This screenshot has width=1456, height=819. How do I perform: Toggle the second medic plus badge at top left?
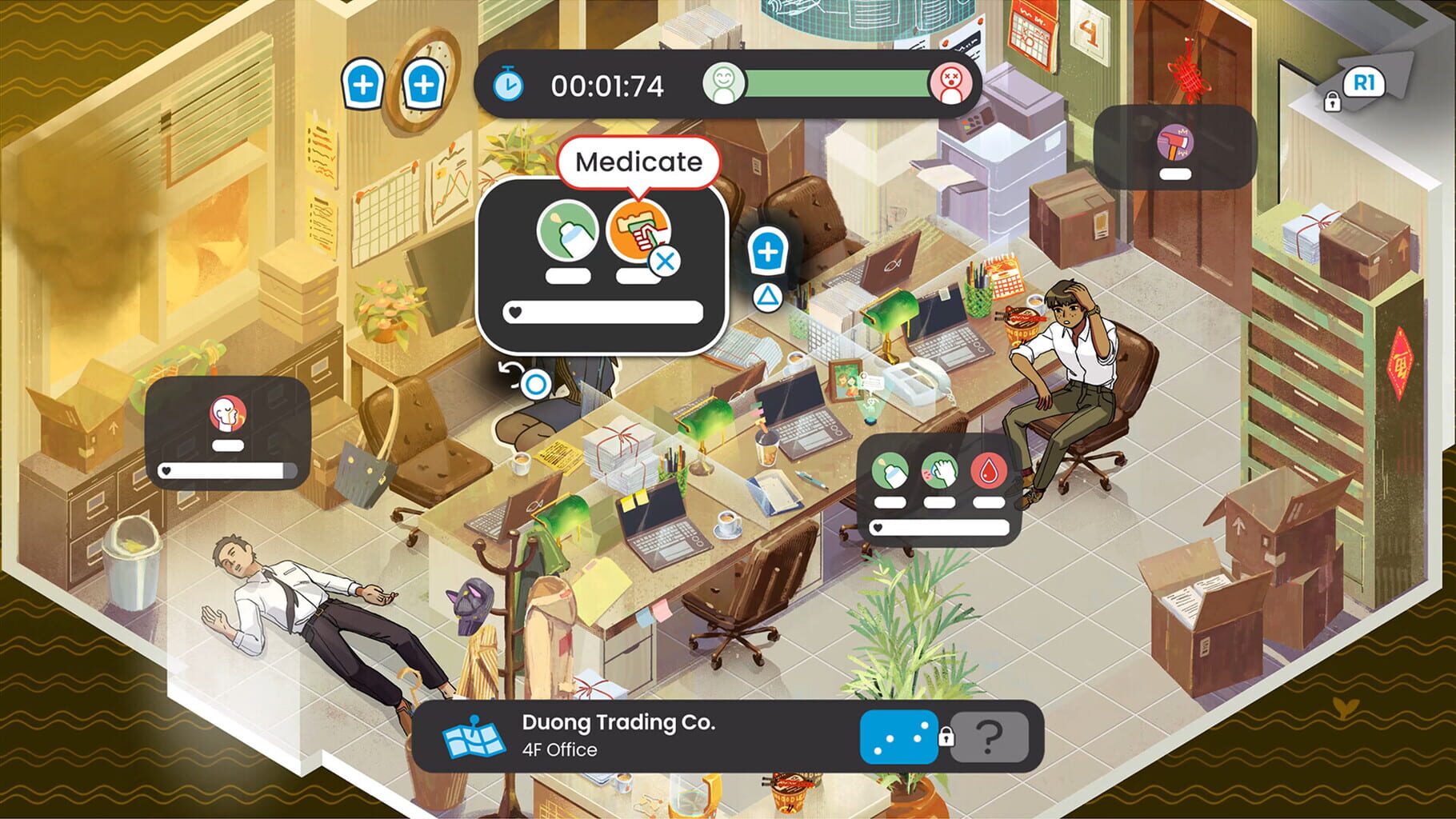424,83
